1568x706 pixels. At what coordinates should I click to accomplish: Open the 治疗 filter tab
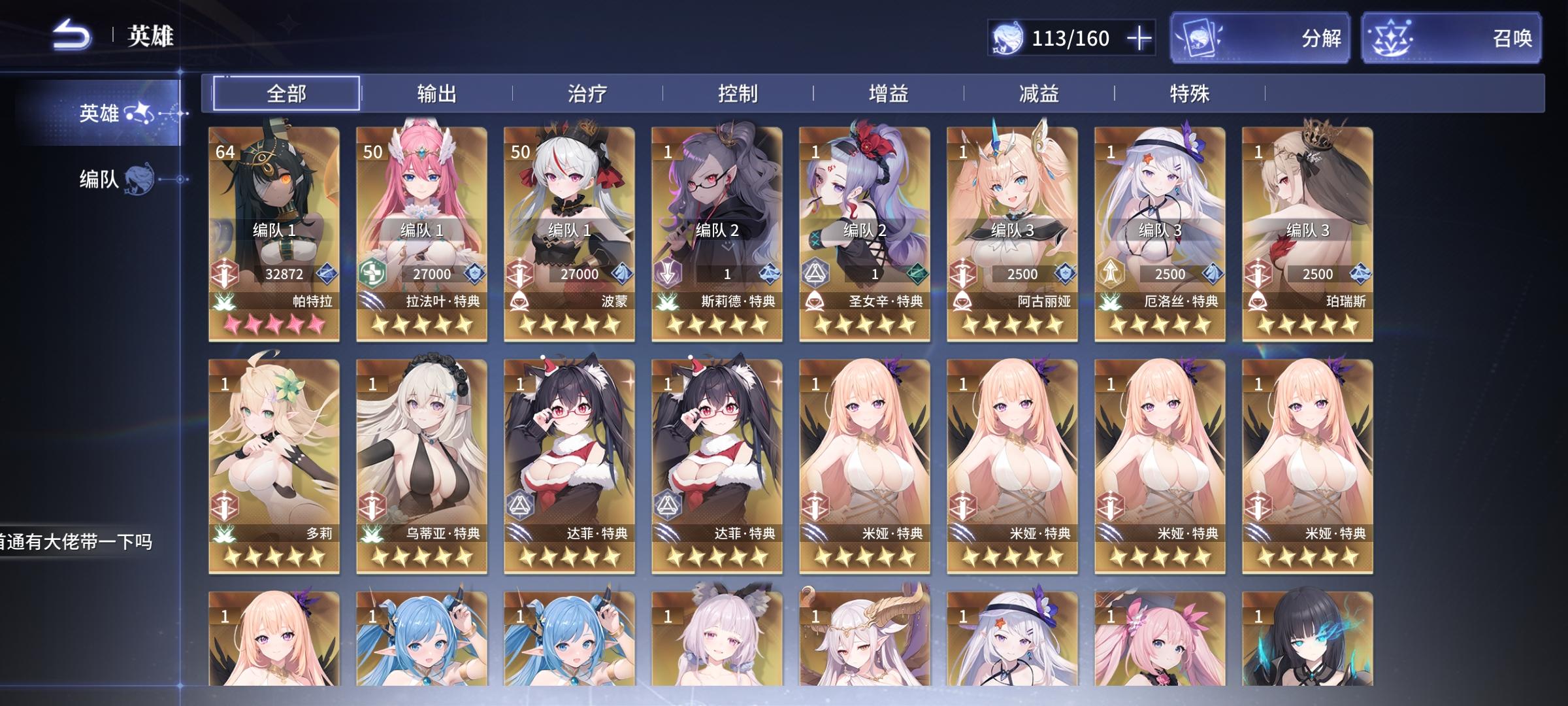click(587, 93)
